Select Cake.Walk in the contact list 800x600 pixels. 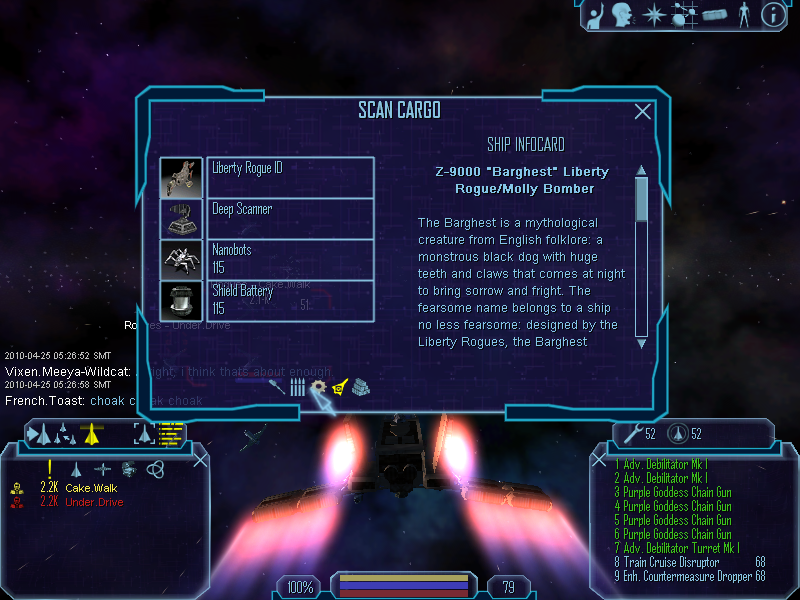point(90,487)
